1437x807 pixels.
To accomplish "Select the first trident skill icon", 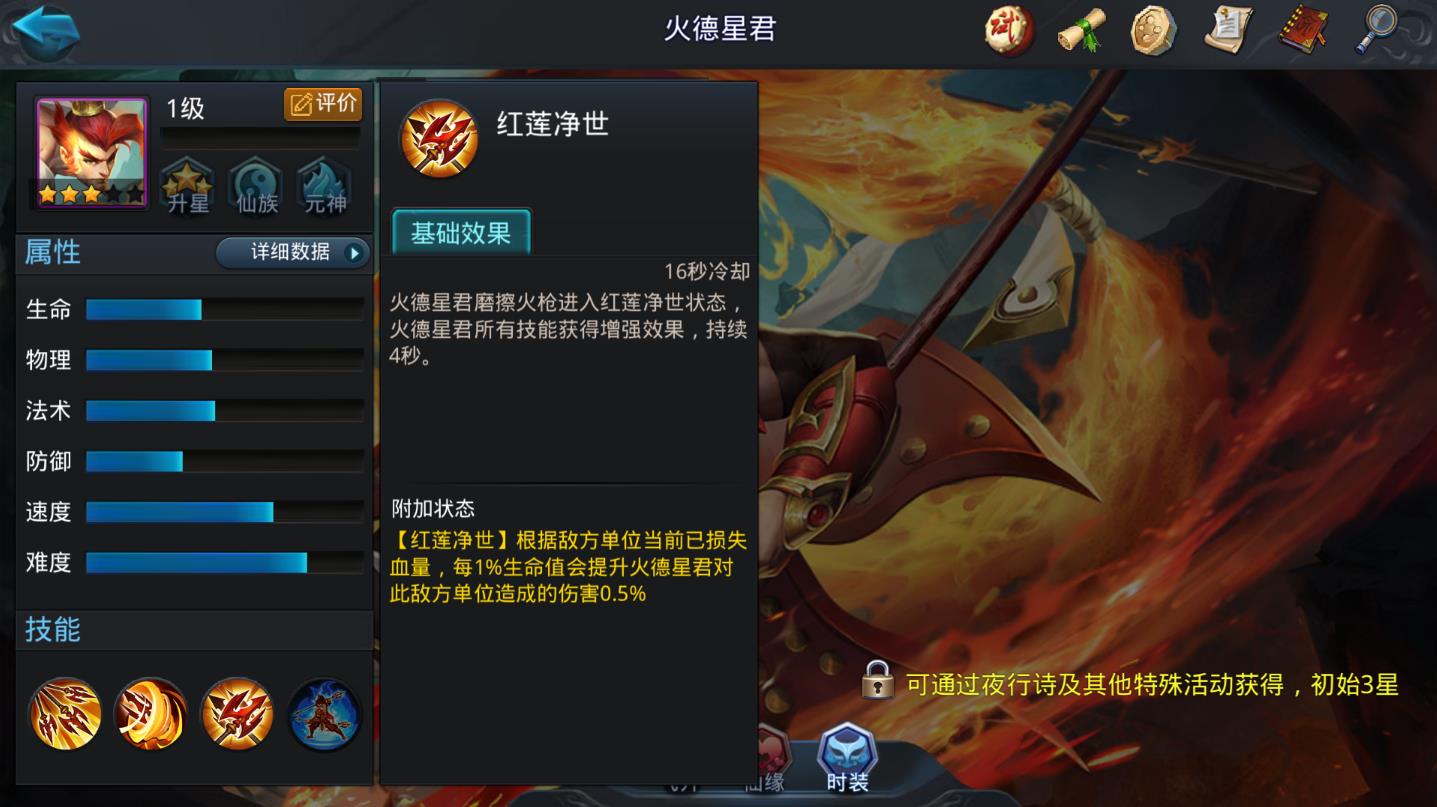I will (63, 713).
